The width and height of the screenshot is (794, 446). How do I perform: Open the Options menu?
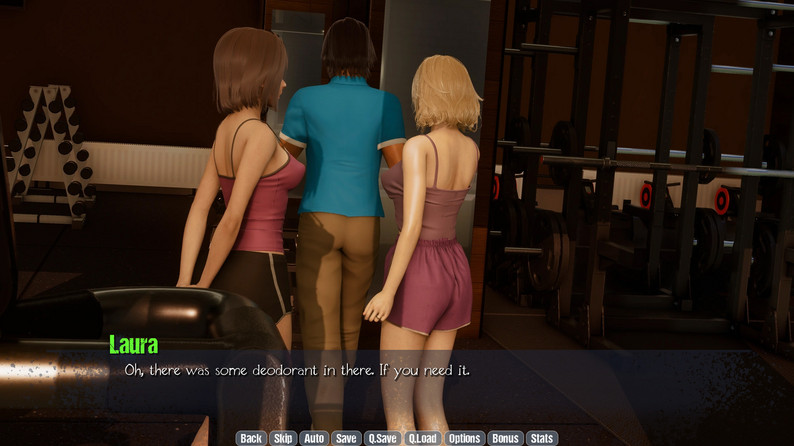[x=465, y=438]
